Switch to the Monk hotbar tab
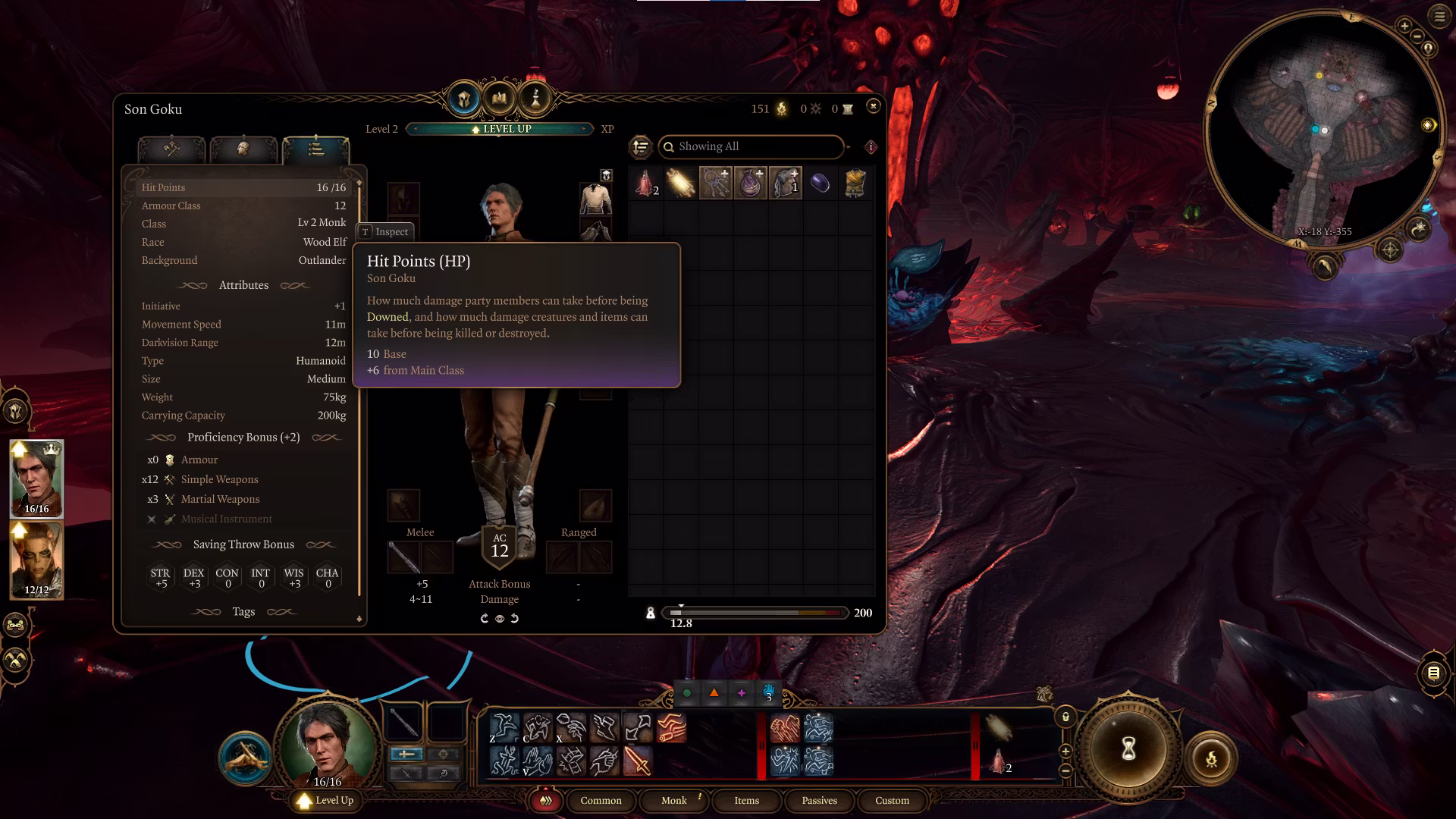This screenshot has height=819, width=1456. pos(673,800)
